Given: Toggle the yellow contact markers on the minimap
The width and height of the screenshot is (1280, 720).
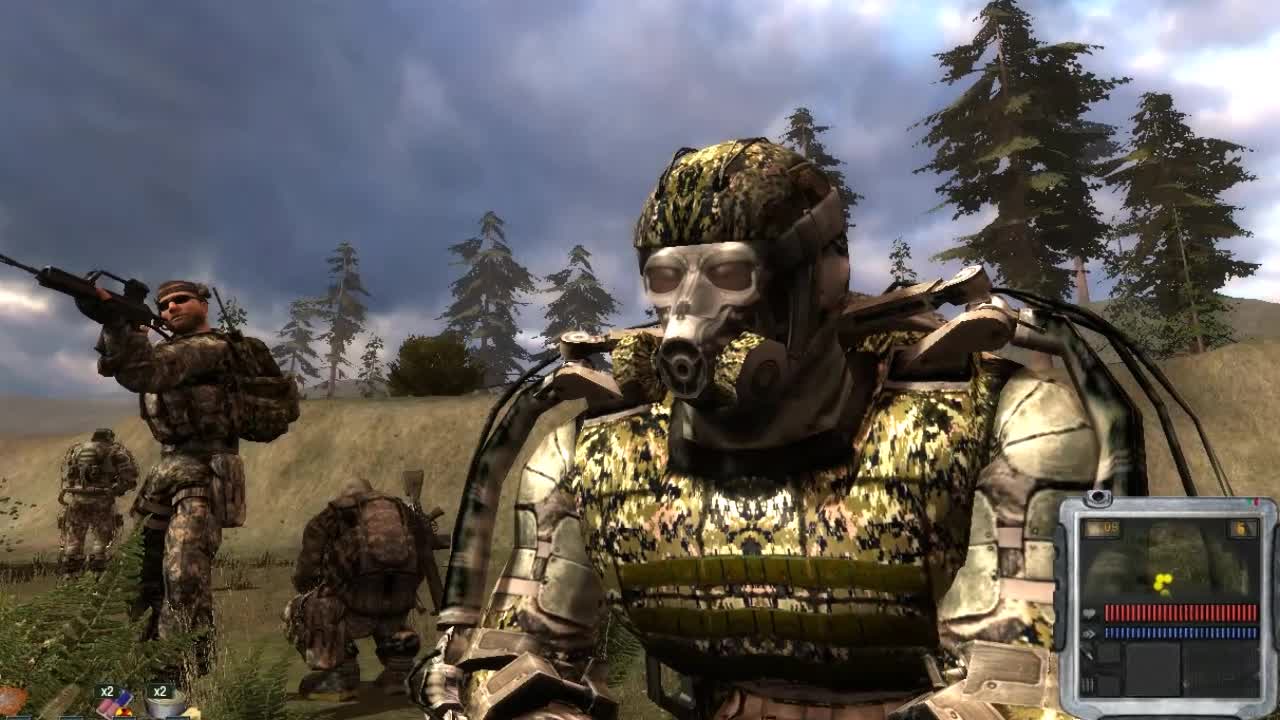Looking at the screenshot, I should [x=1162, y=580].
